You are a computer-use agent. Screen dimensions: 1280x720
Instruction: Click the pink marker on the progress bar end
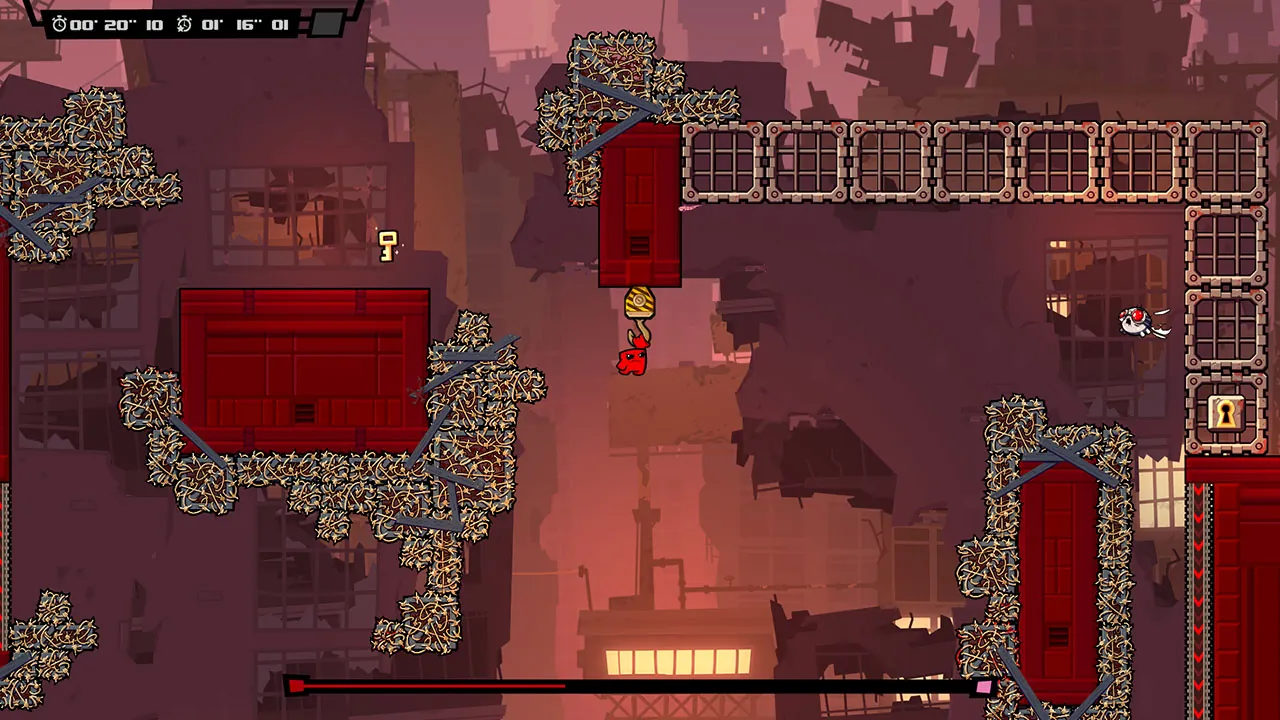click(983, 687)
